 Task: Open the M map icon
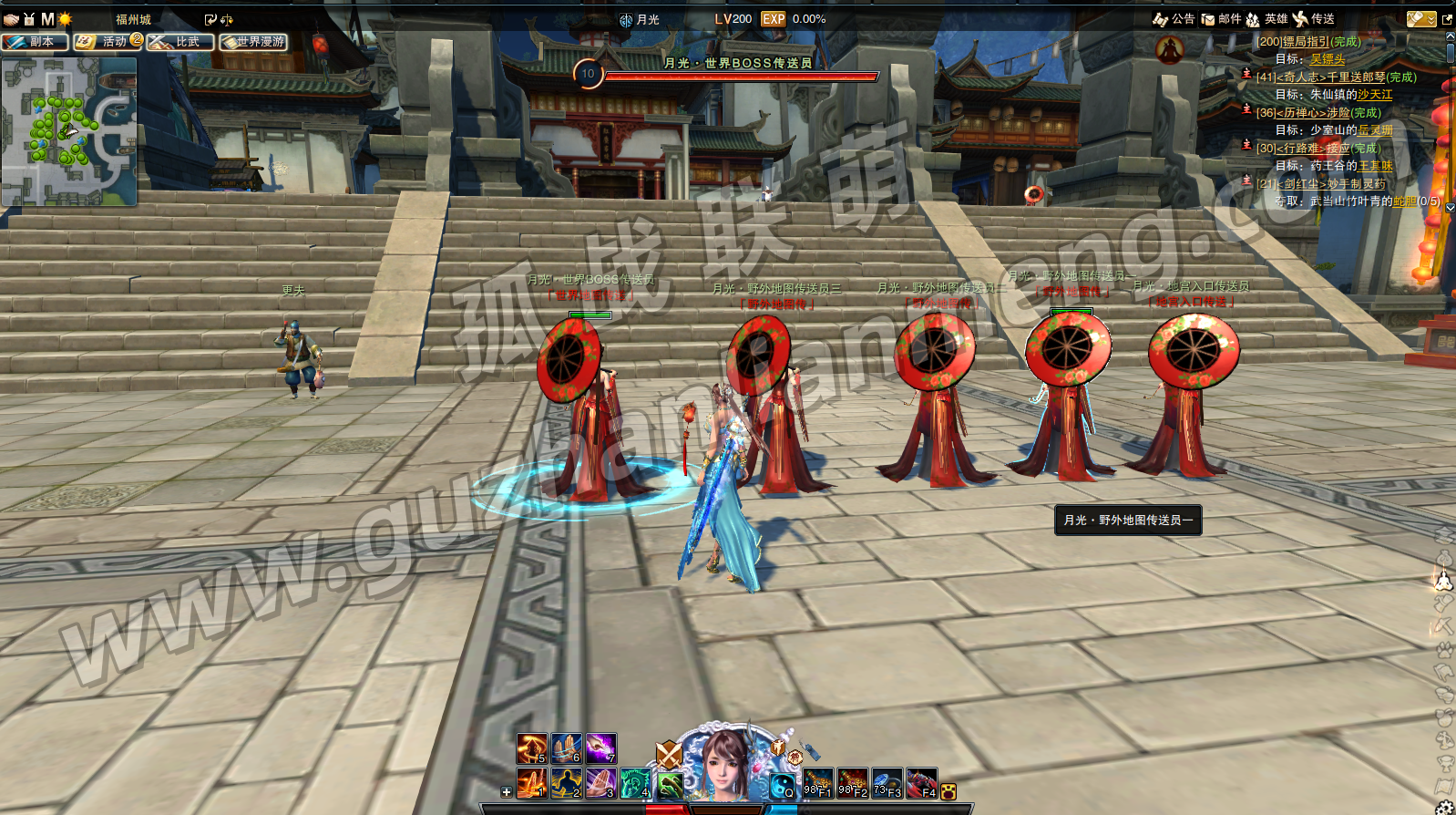[x=47, y=19]
